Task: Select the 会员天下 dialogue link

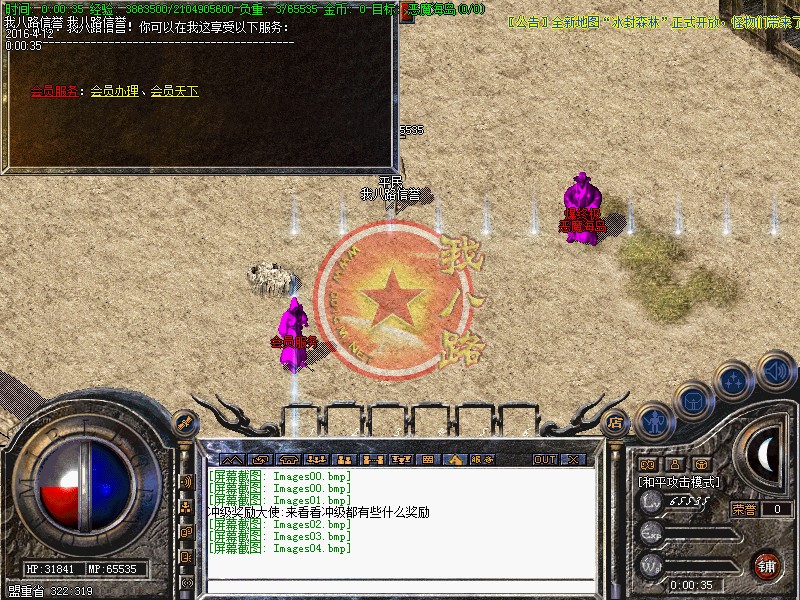Action: (174, 91)
